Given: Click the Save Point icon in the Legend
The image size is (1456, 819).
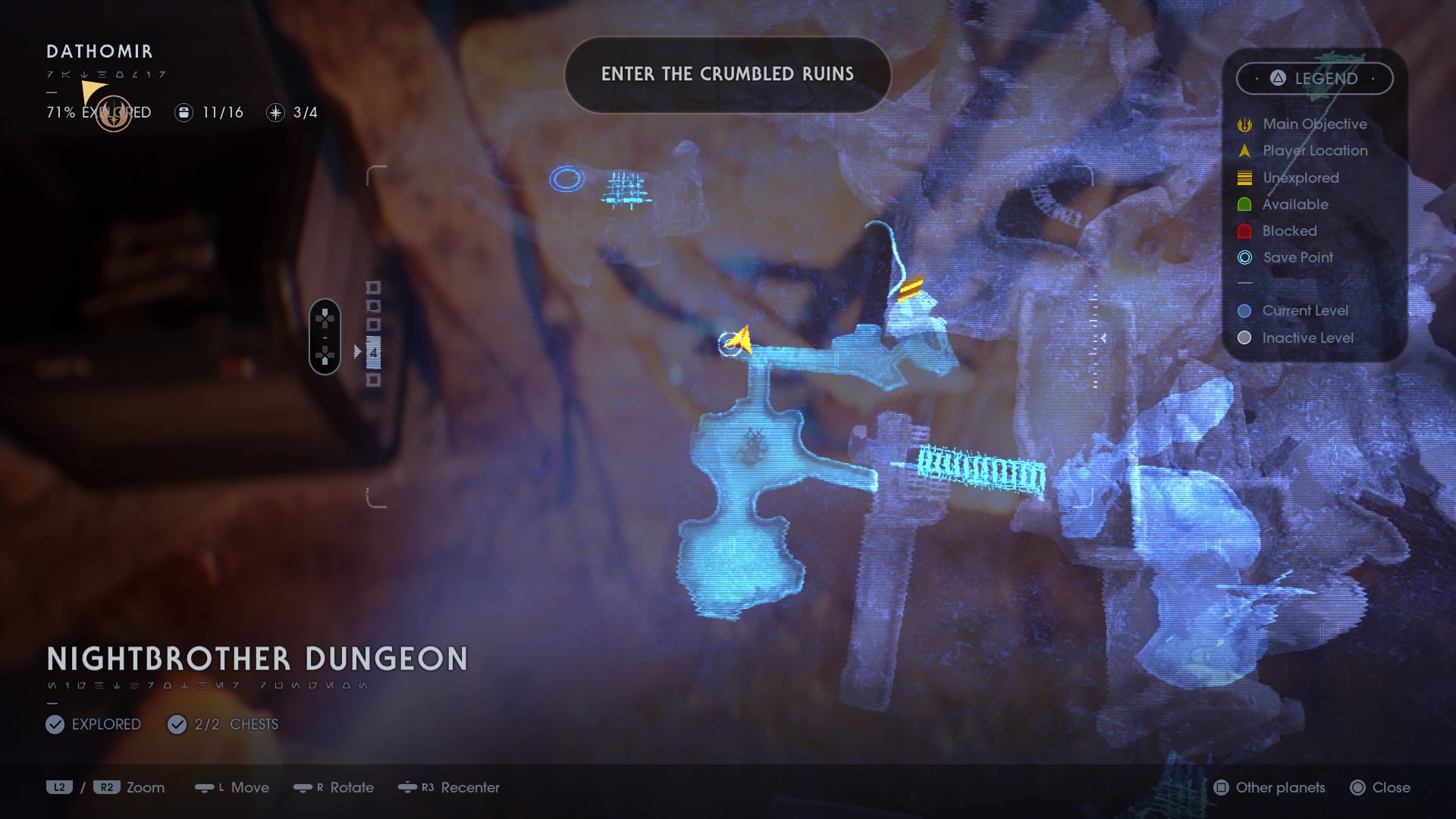Looking at the screenshot, I should coord(1244,258).
